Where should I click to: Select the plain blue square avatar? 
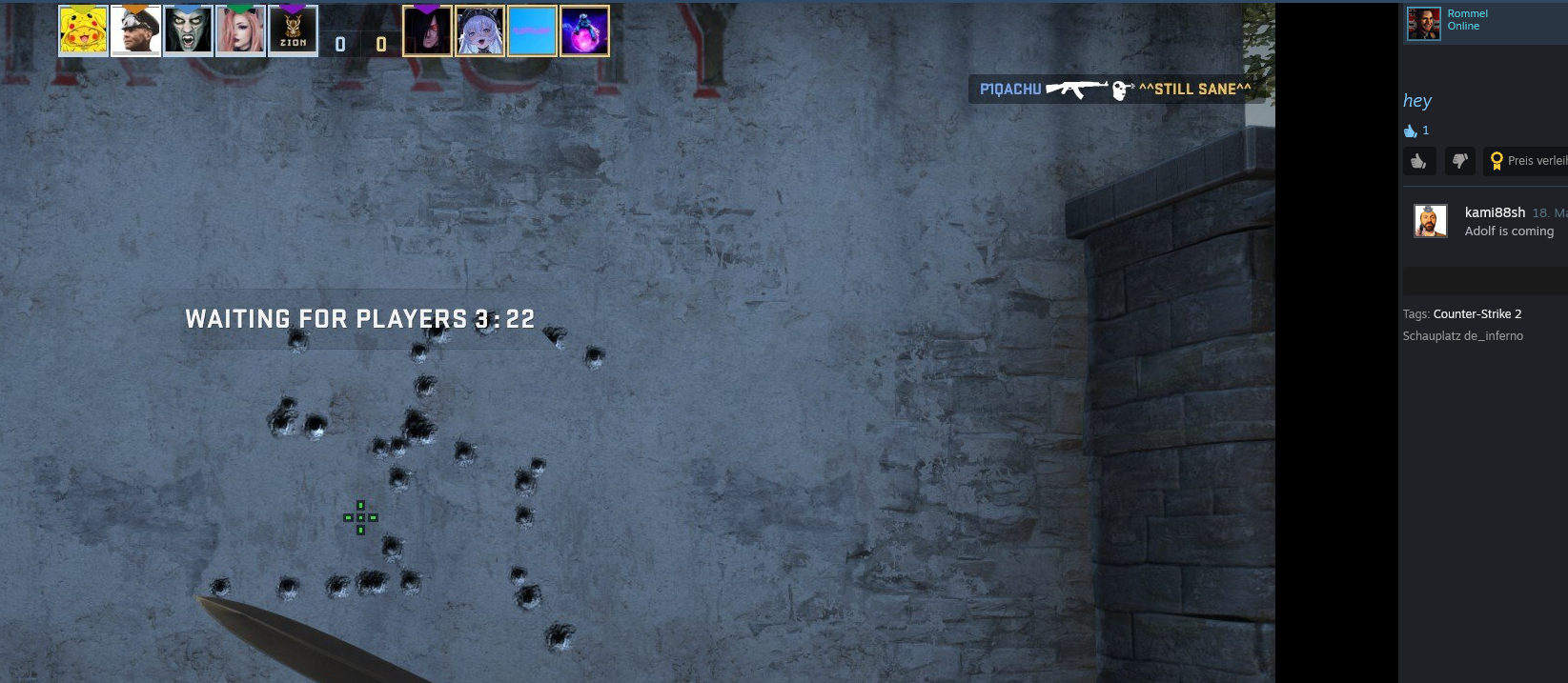coord(532,30)
